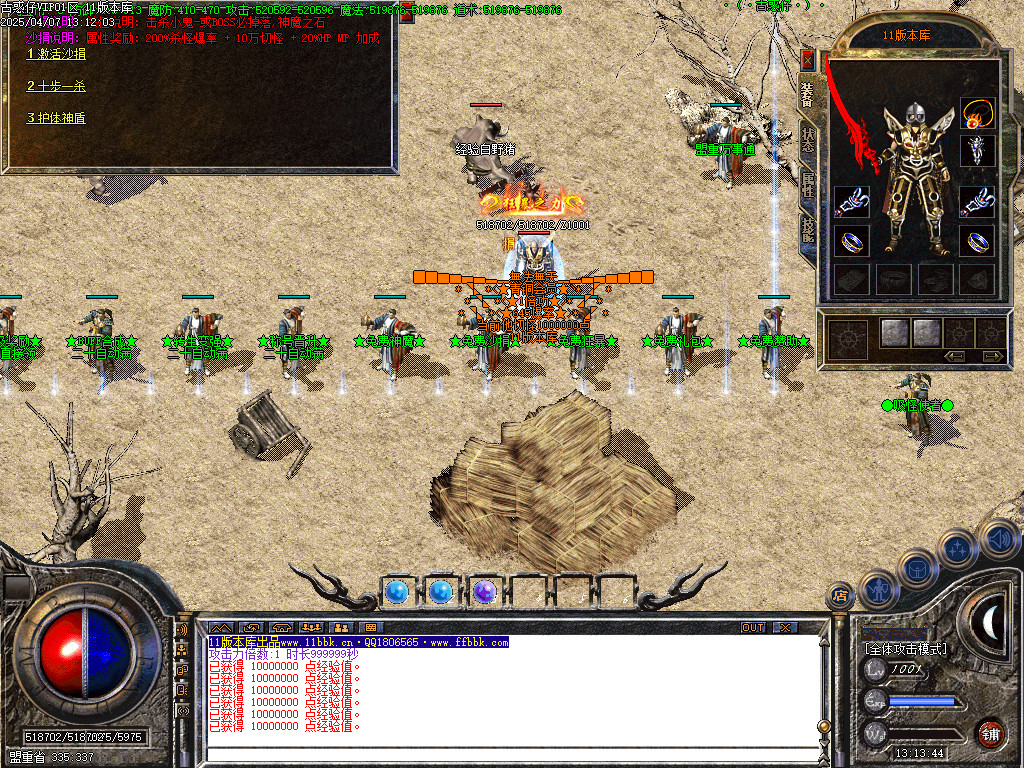Show the 技能 skills tab
Screen dimensions: 1024x768
coord(808,231)
